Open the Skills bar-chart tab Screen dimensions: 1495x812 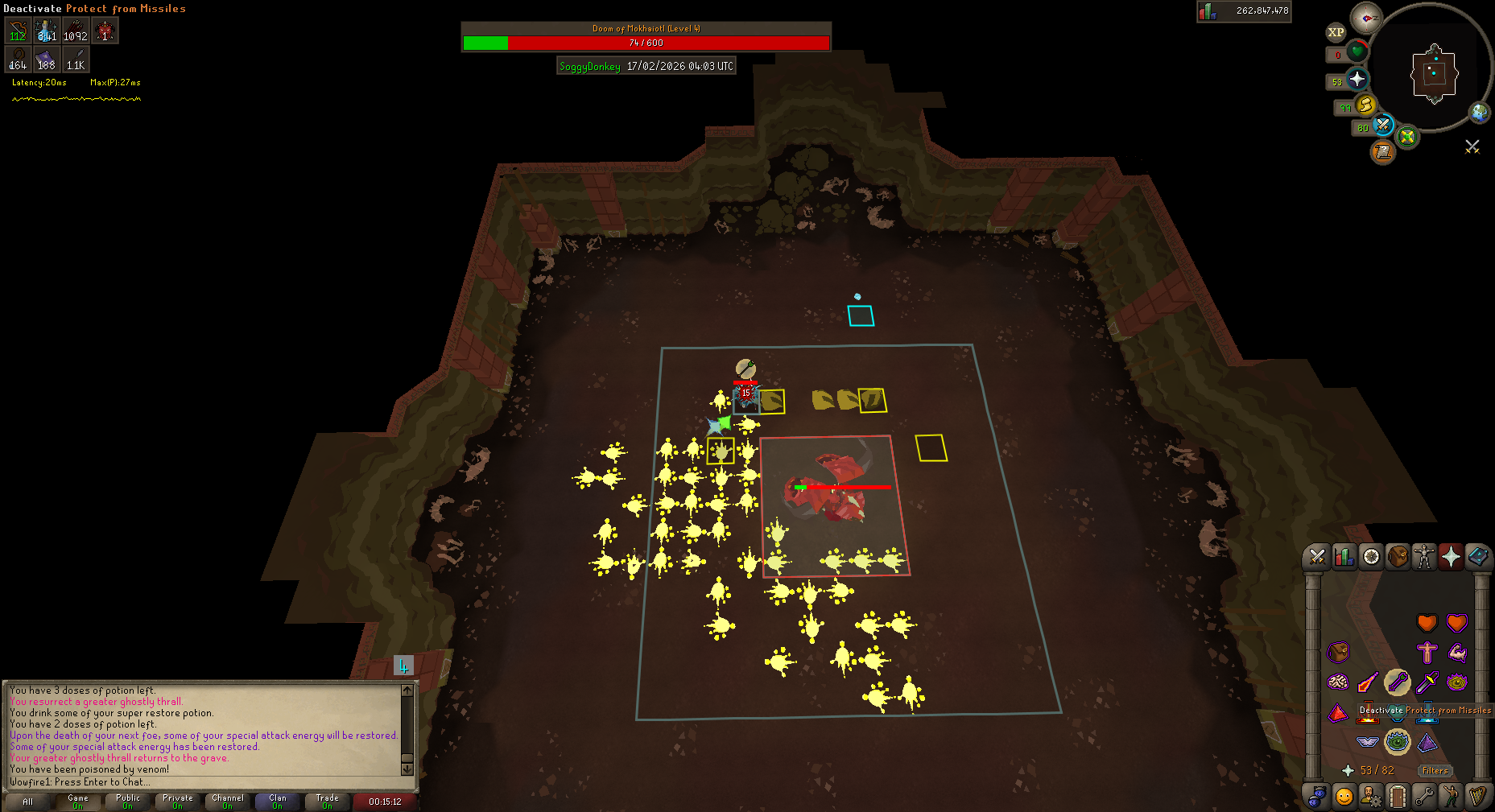[1344, 556]
